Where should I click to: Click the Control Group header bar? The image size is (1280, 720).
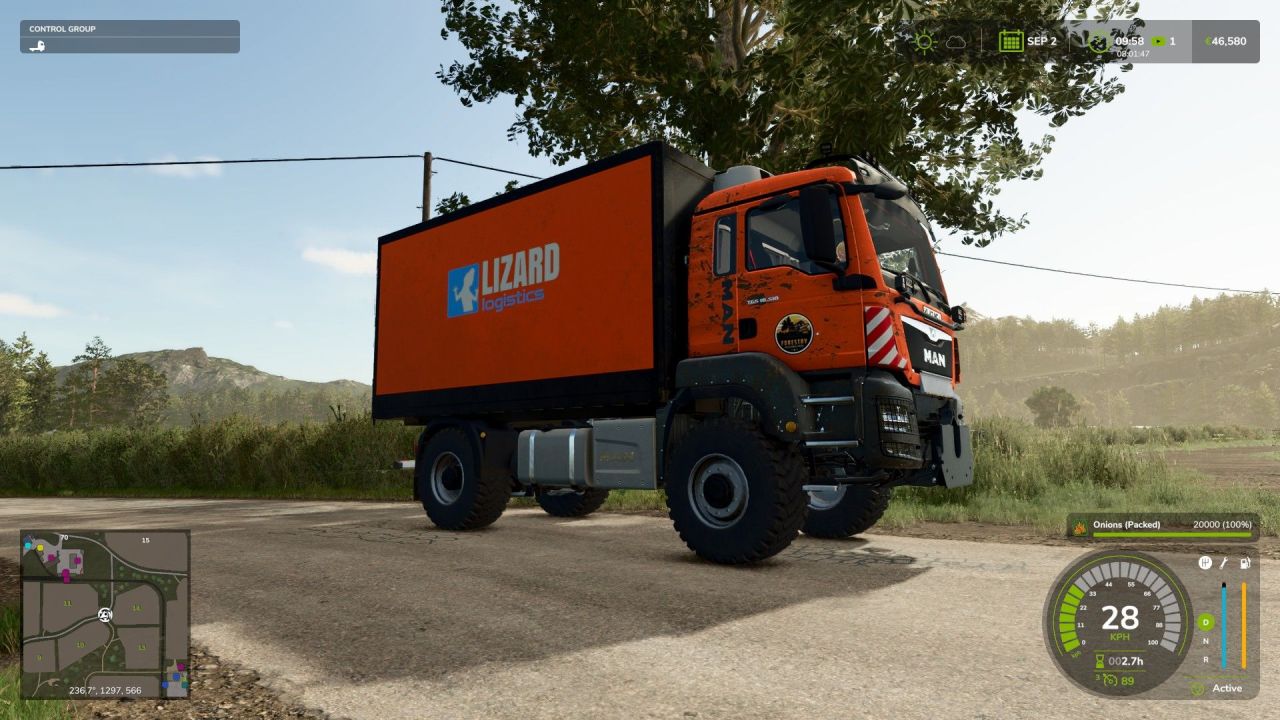(x=130, y=28)
